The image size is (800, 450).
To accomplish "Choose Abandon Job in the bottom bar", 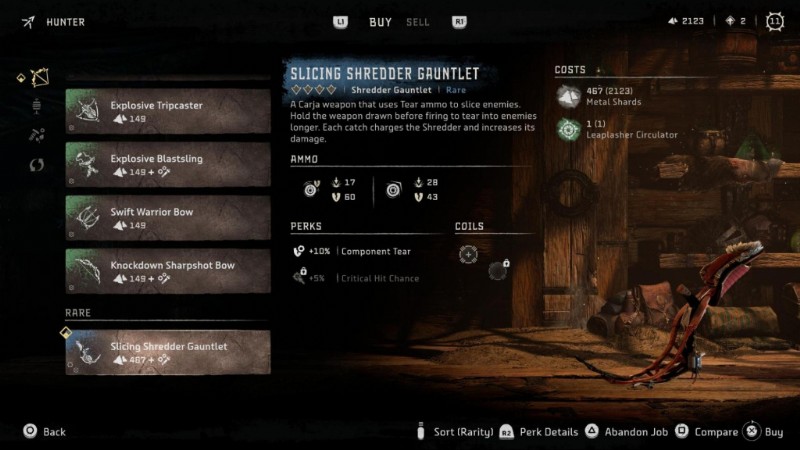I will (618, 432).
